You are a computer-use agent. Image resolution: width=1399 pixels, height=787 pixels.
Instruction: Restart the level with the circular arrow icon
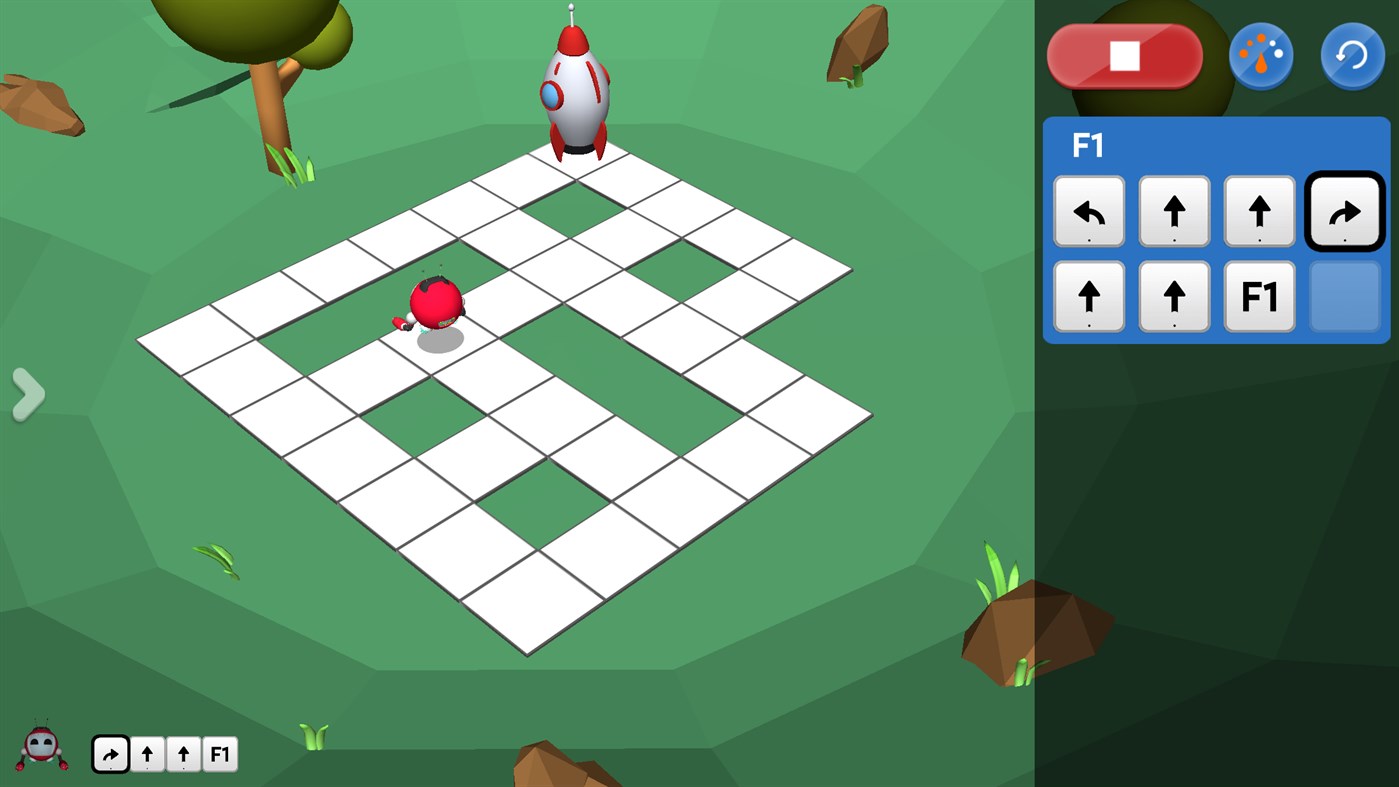[x=1352, y=55]
